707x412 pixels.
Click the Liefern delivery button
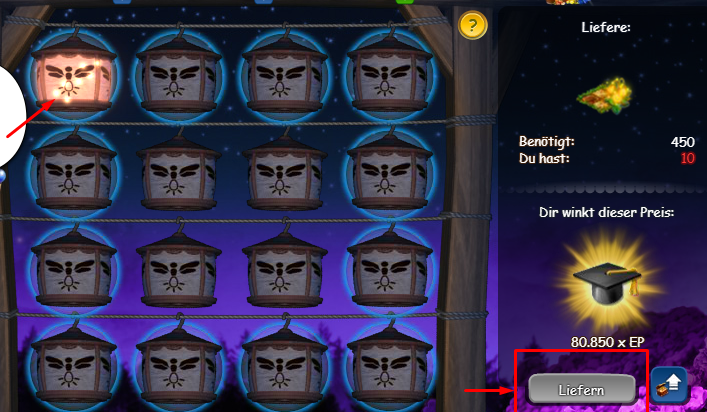click(581, 388)
